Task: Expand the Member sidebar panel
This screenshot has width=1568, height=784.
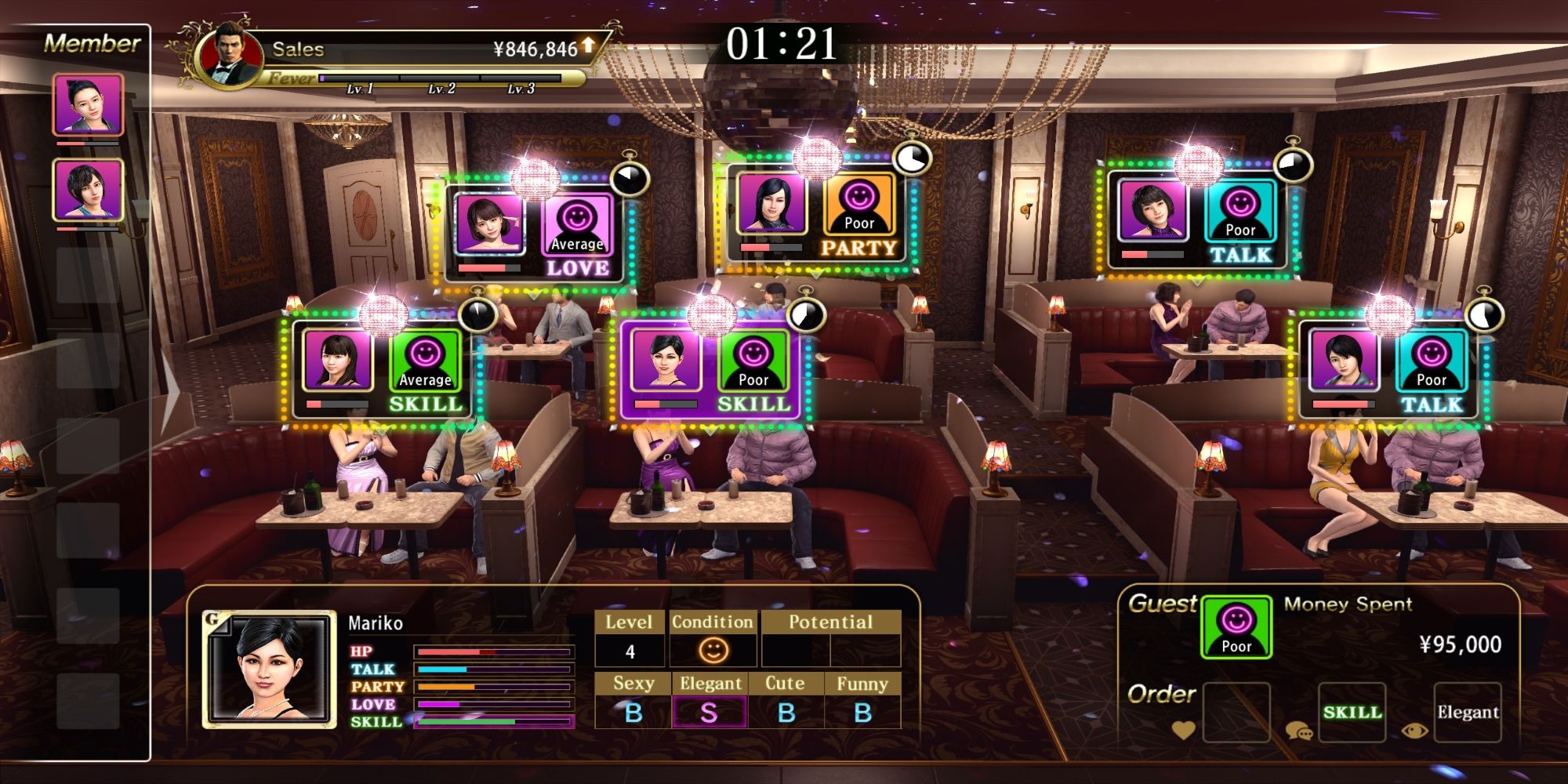Action: pyautogui.click(x=94, y=43)
